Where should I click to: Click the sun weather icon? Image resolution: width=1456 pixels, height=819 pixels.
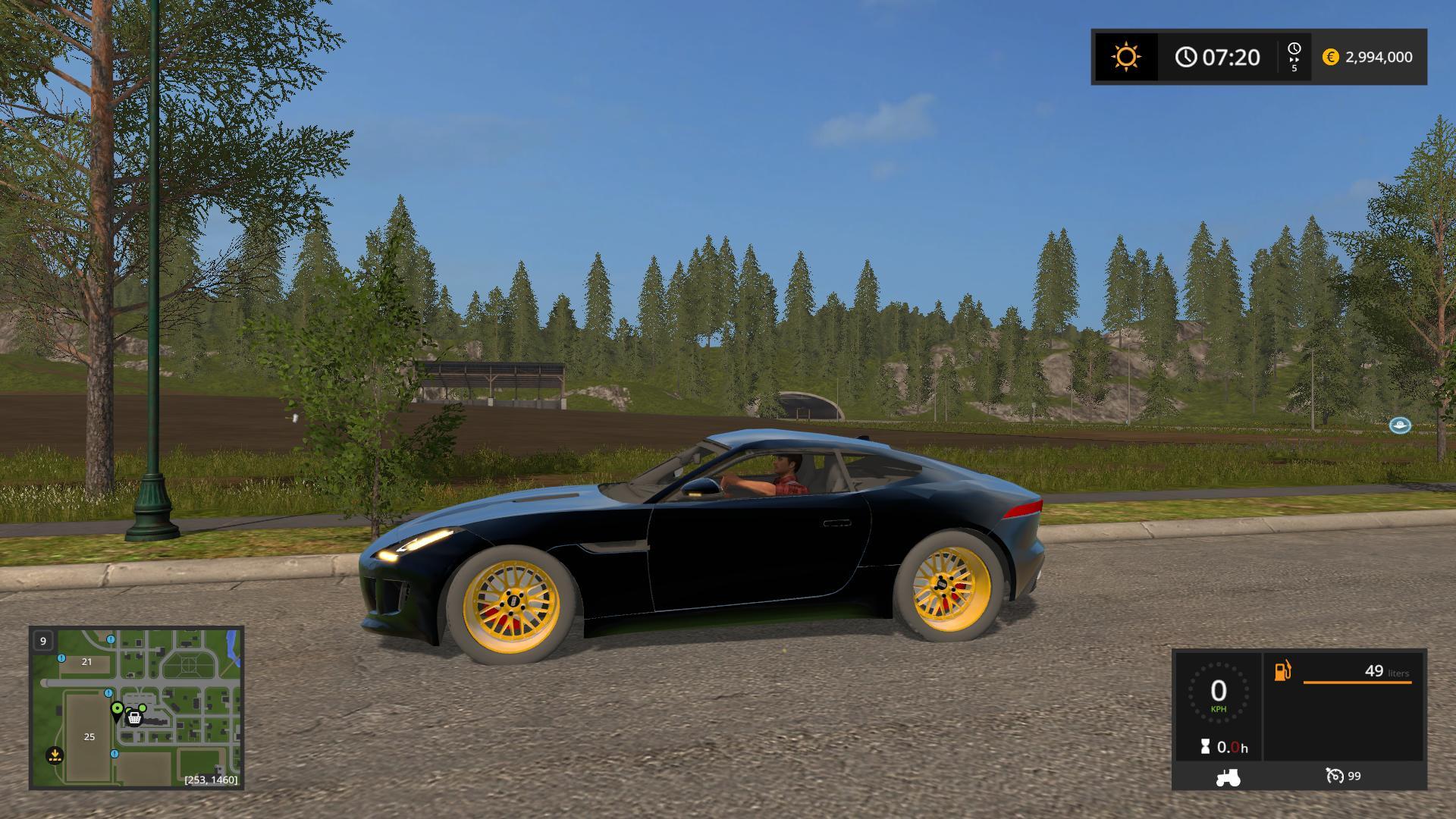(x=1125, y=57)
